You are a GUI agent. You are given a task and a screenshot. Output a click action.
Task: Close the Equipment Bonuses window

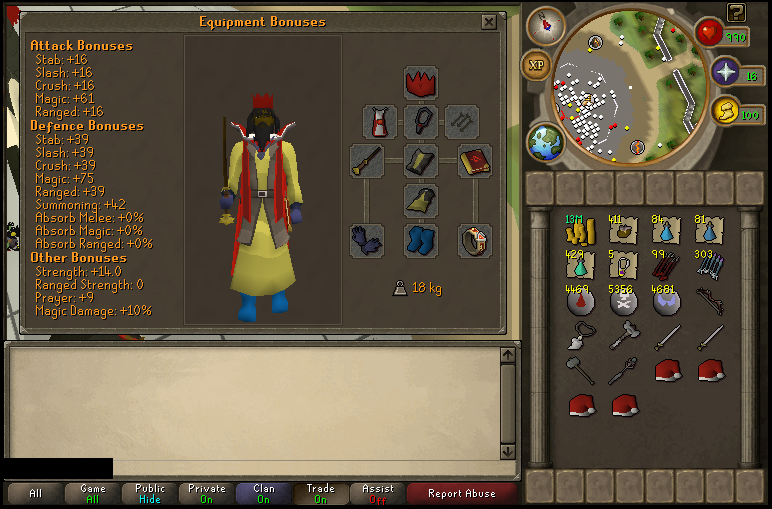(x=488, y=22)
